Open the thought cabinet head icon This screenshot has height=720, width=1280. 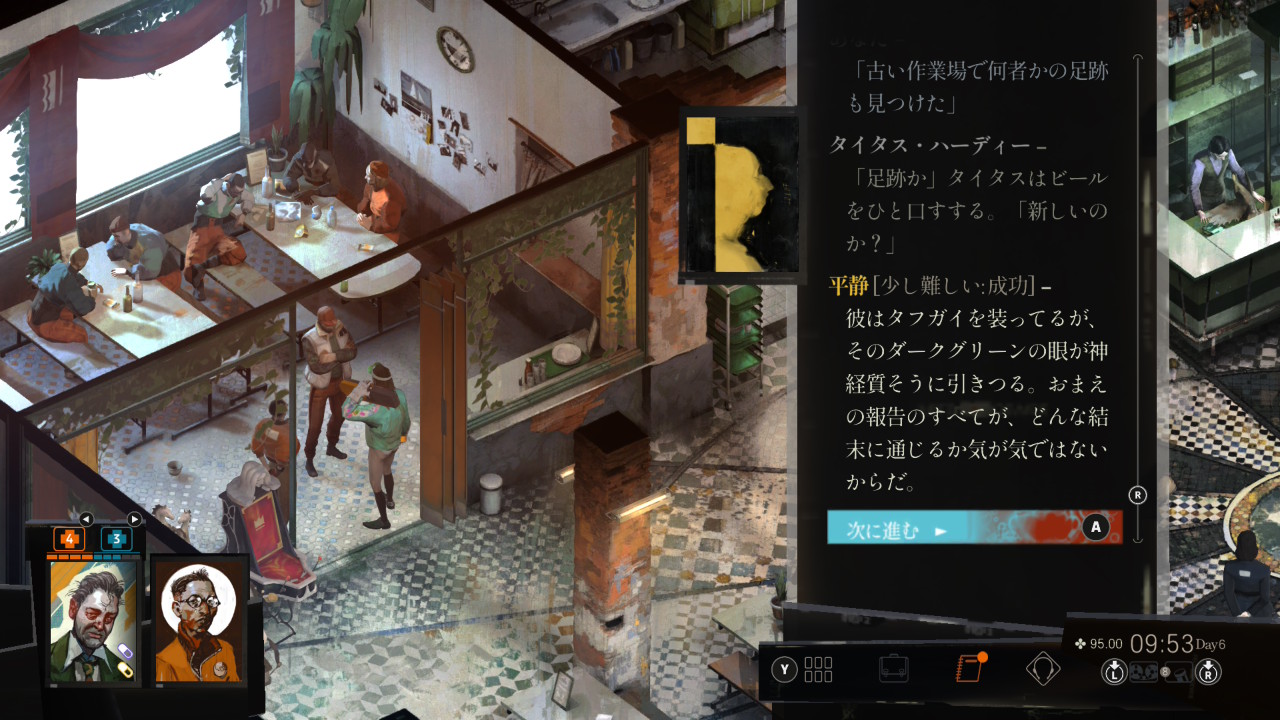tap(1042, 668)
